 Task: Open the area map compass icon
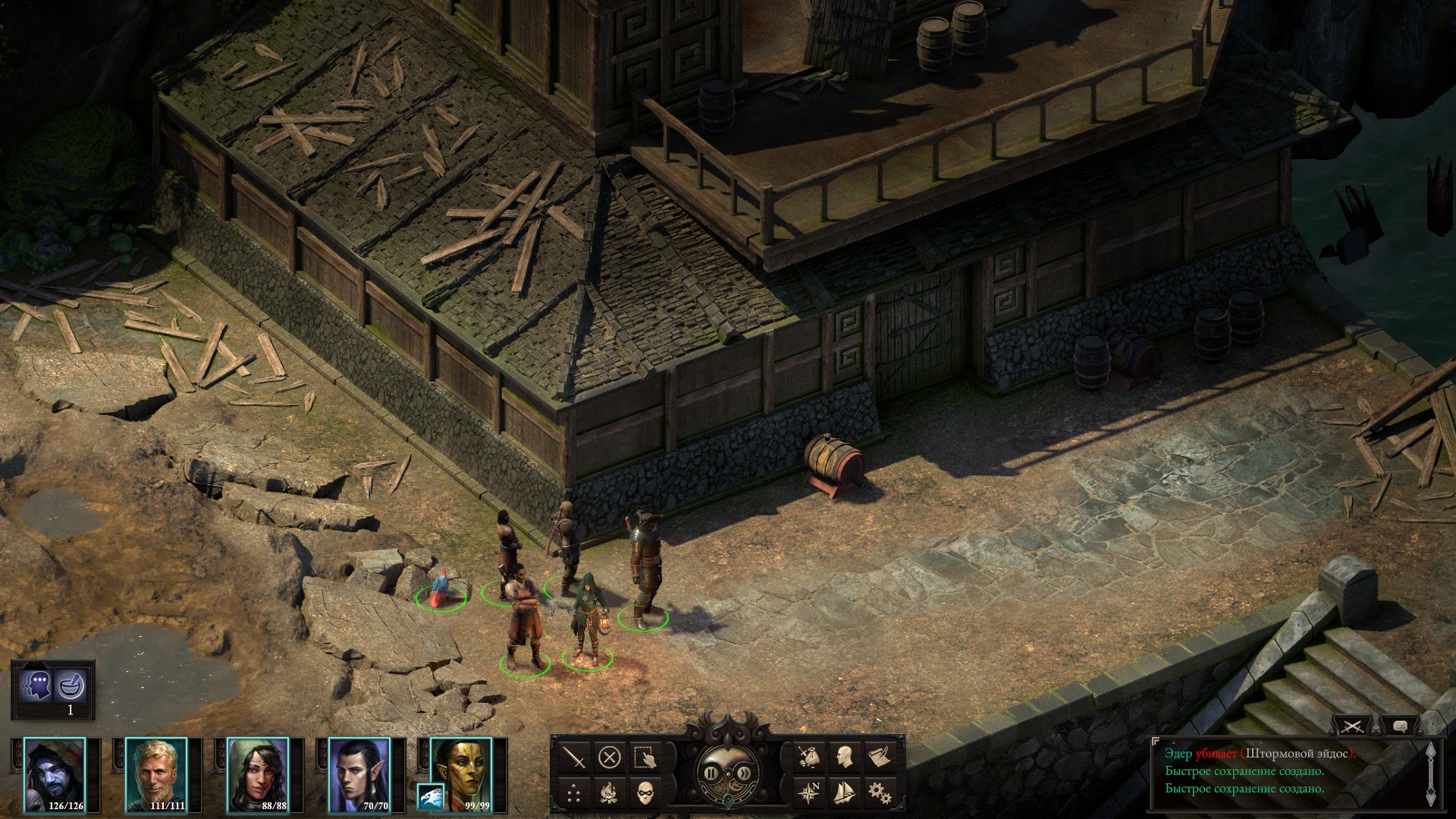[808, 793]
